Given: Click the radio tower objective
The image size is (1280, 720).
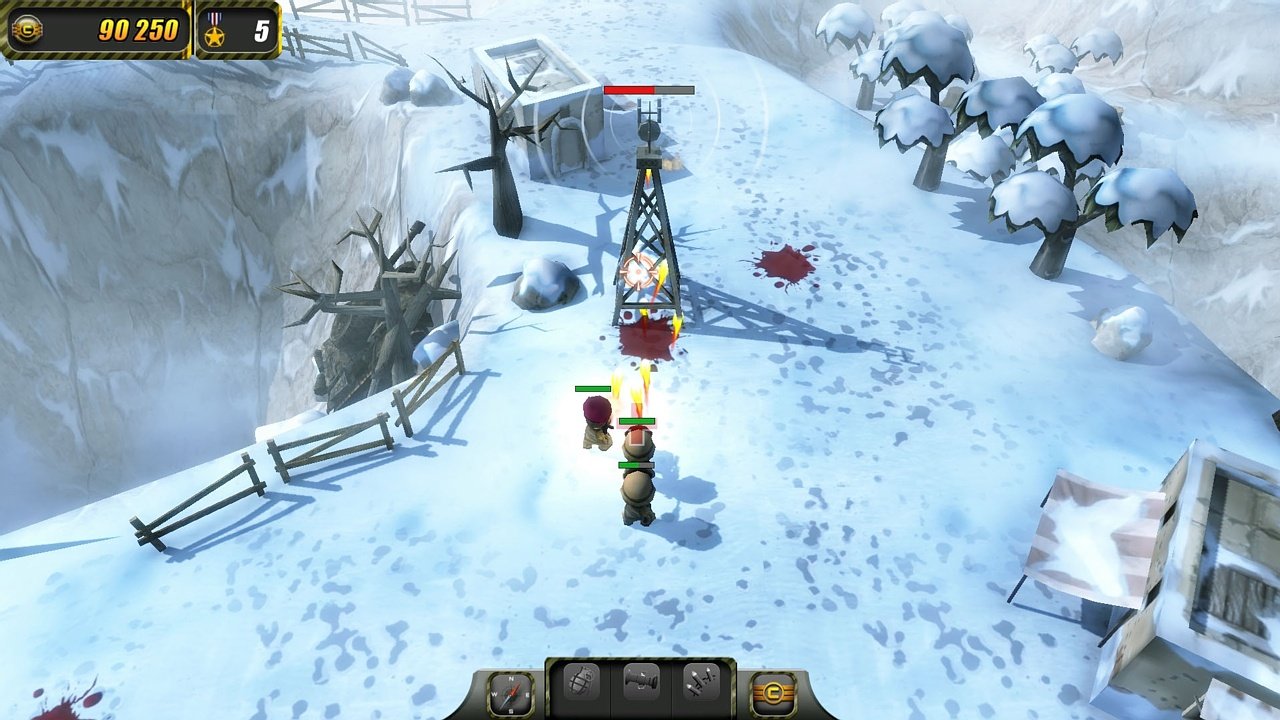Looking at the screenshot, I should (645, 220).
